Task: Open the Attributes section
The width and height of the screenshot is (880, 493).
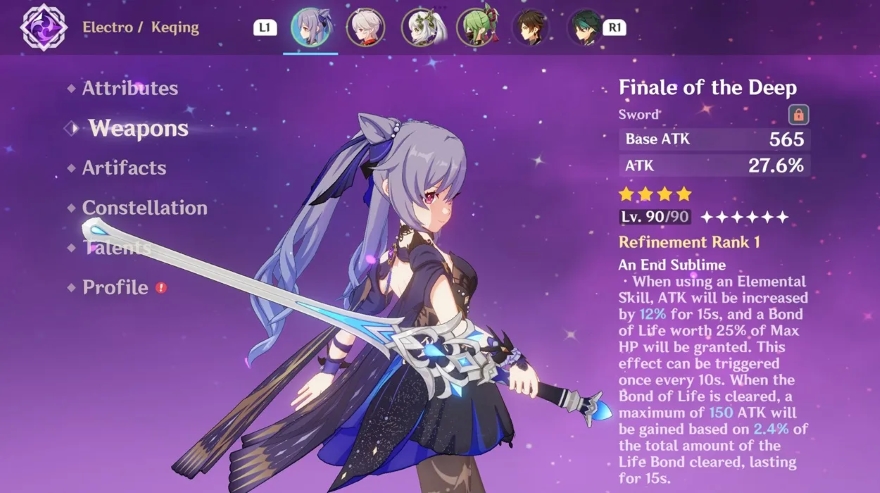Action: pyautogui.click(x=130, y=88)
